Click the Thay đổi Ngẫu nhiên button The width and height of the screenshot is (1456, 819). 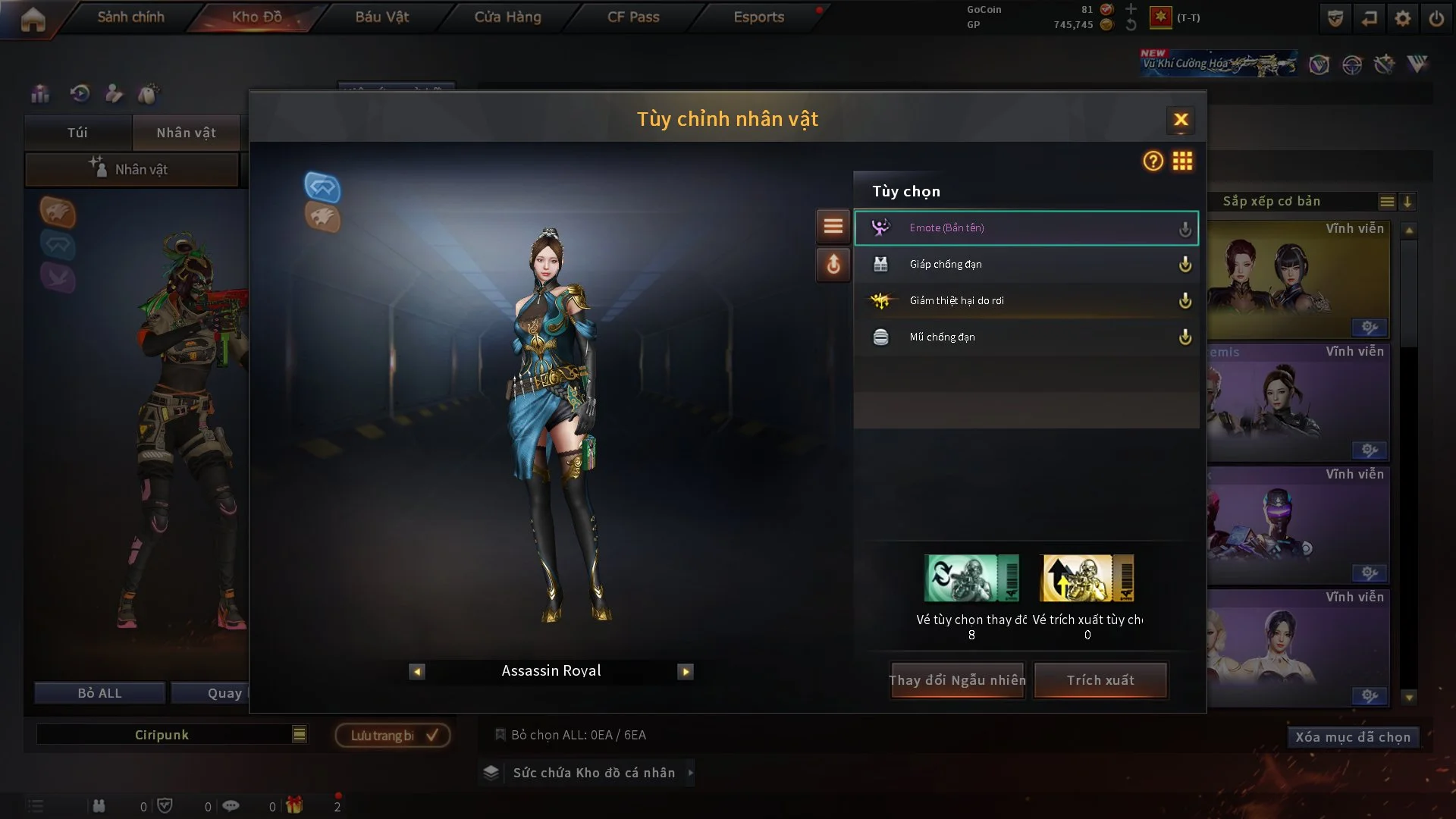[957, 680]
